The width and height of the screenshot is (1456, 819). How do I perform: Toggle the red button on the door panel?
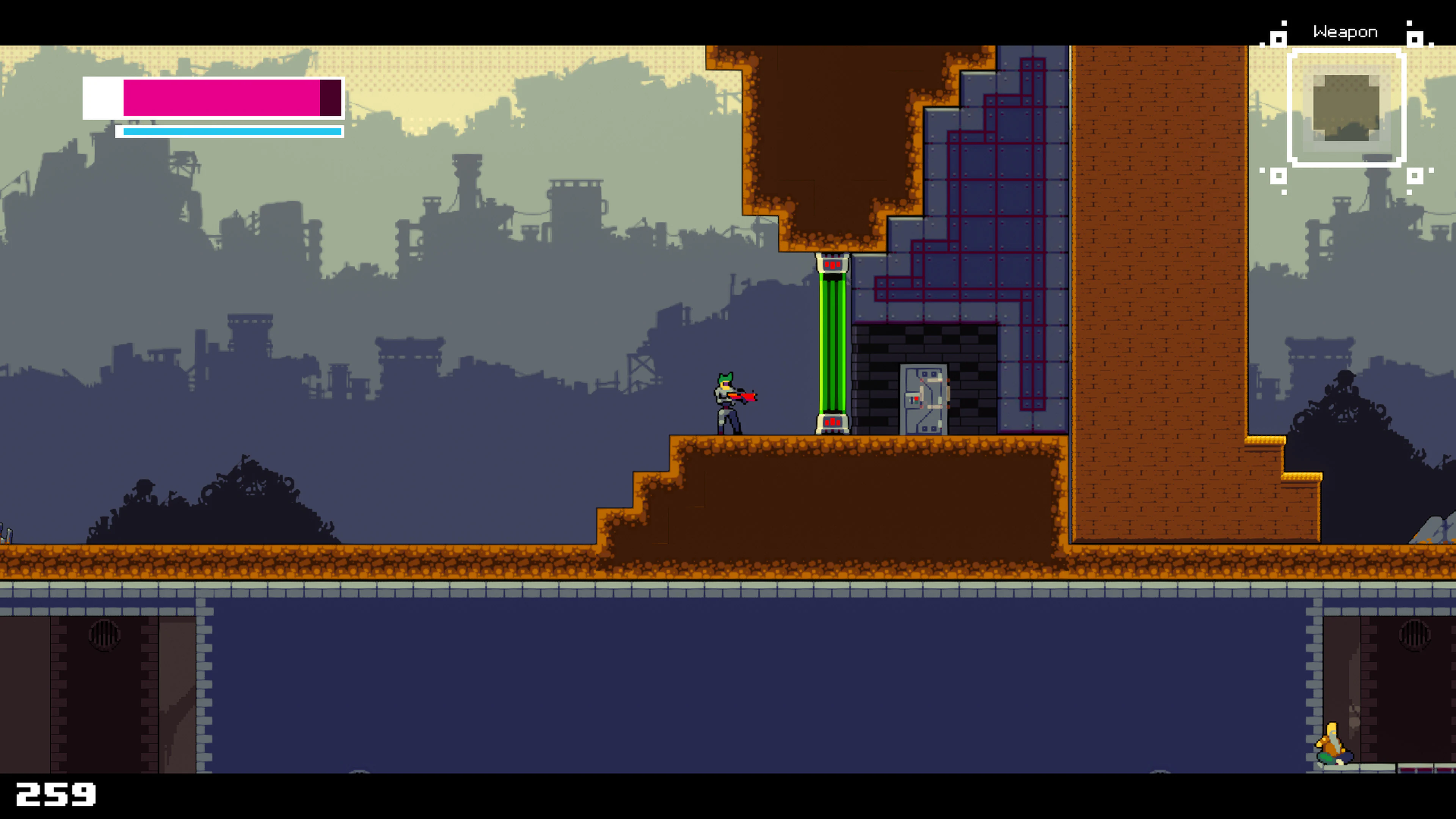coord(917,399)
